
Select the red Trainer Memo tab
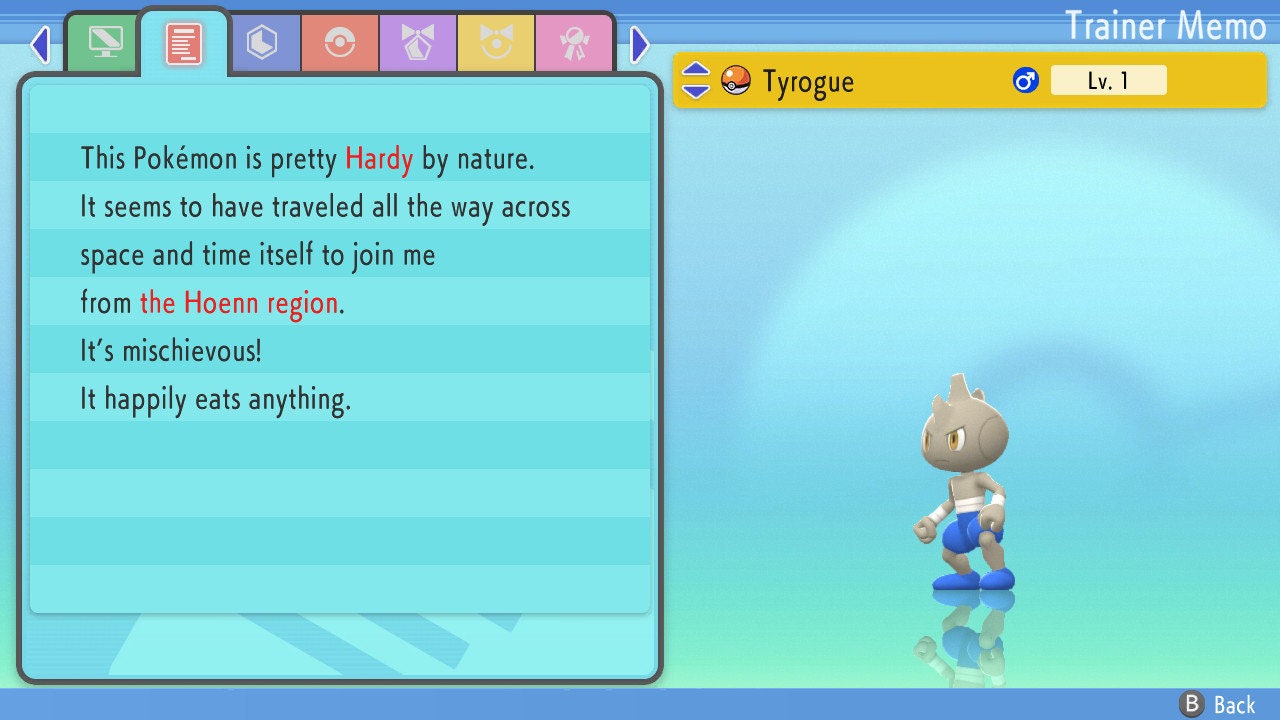click(x=184, y=43)
